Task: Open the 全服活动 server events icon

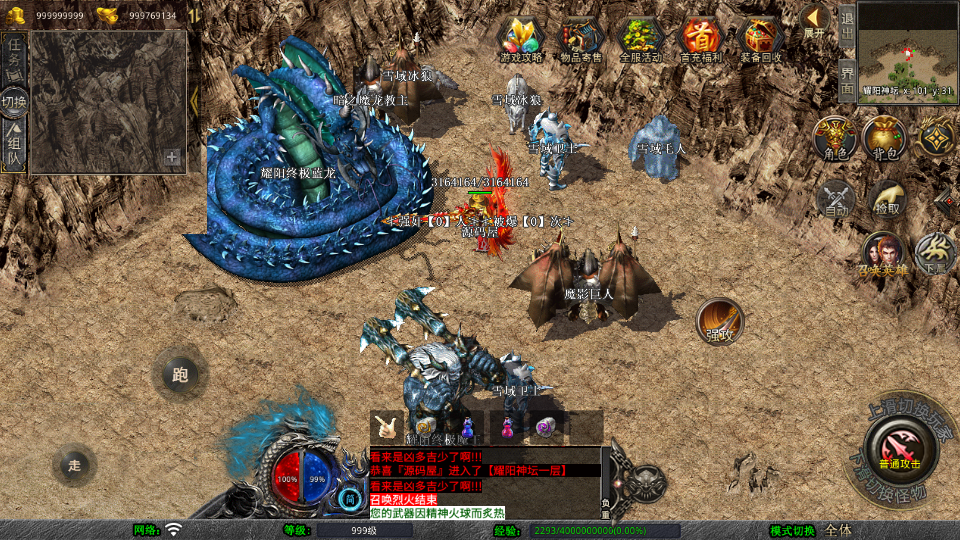Action: pos(640,38)
